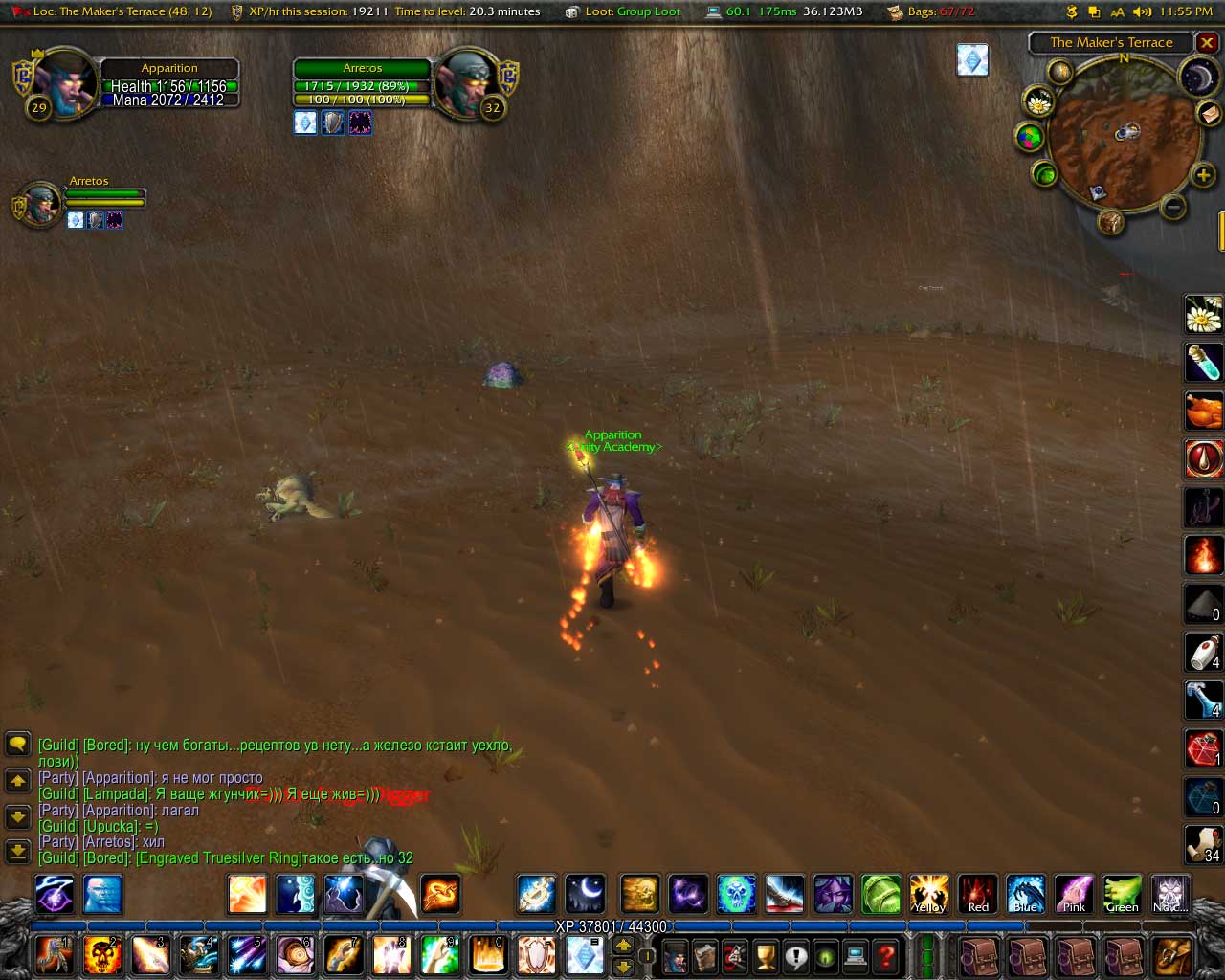The height and width of the screenshot is (980, 1225).
Task: Open the gold trophy micro button
Action: pyautogui.click(x=765, y=955)
